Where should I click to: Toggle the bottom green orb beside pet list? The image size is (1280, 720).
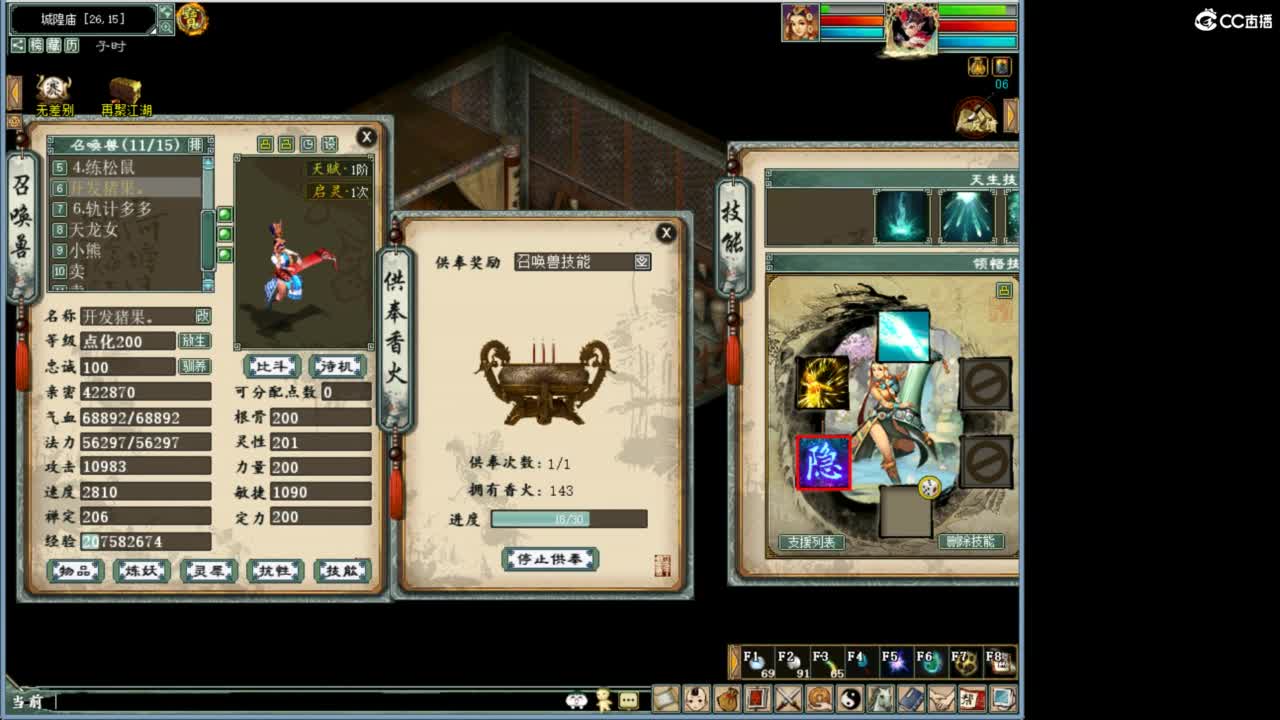coord(225,254)
